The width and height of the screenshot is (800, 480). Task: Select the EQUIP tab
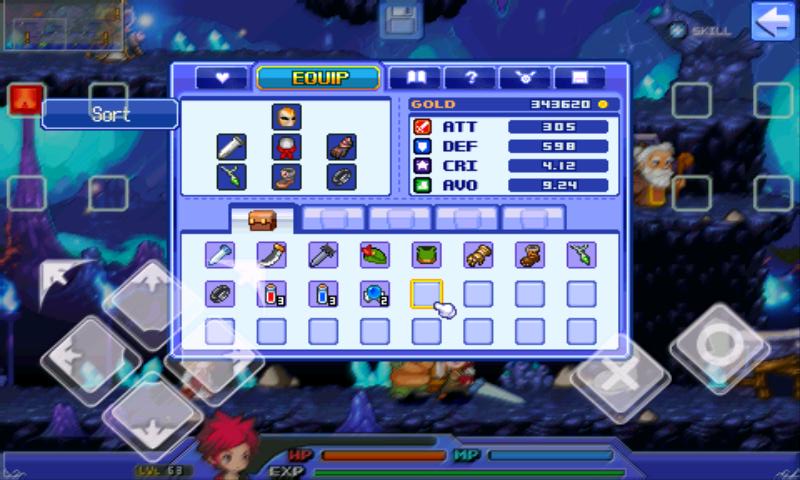[318, 78]
